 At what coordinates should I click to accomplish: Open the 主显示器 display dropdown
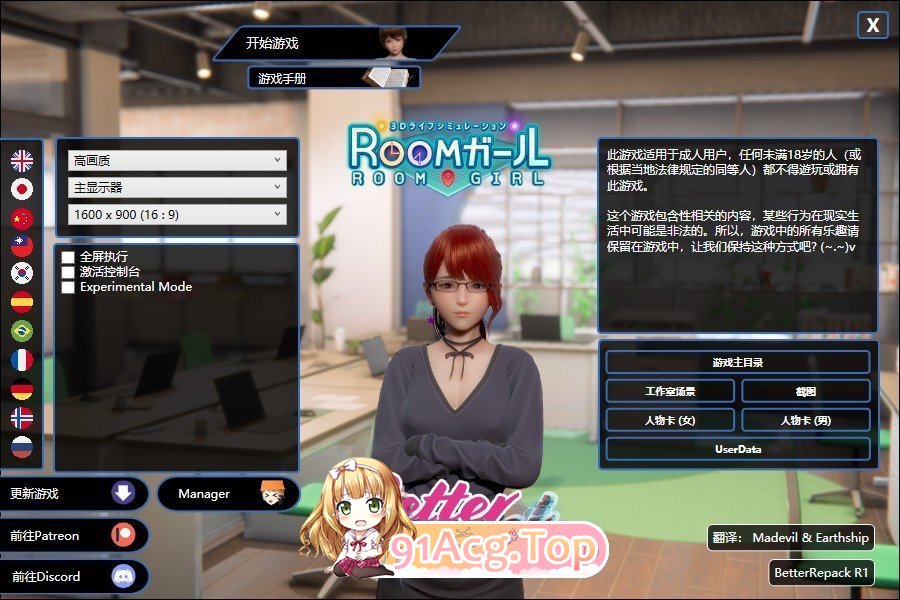tap(177, 187)
